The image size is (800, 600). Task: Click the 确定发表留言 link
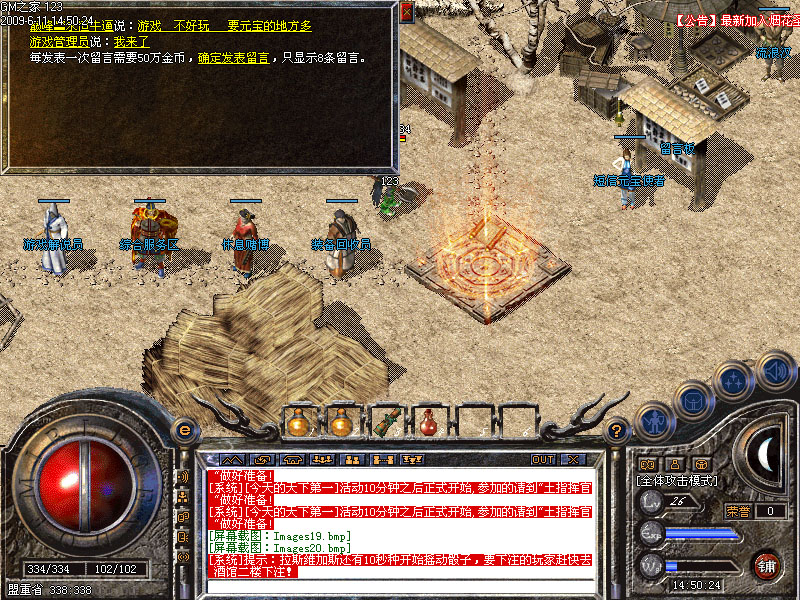coord(233,58)
